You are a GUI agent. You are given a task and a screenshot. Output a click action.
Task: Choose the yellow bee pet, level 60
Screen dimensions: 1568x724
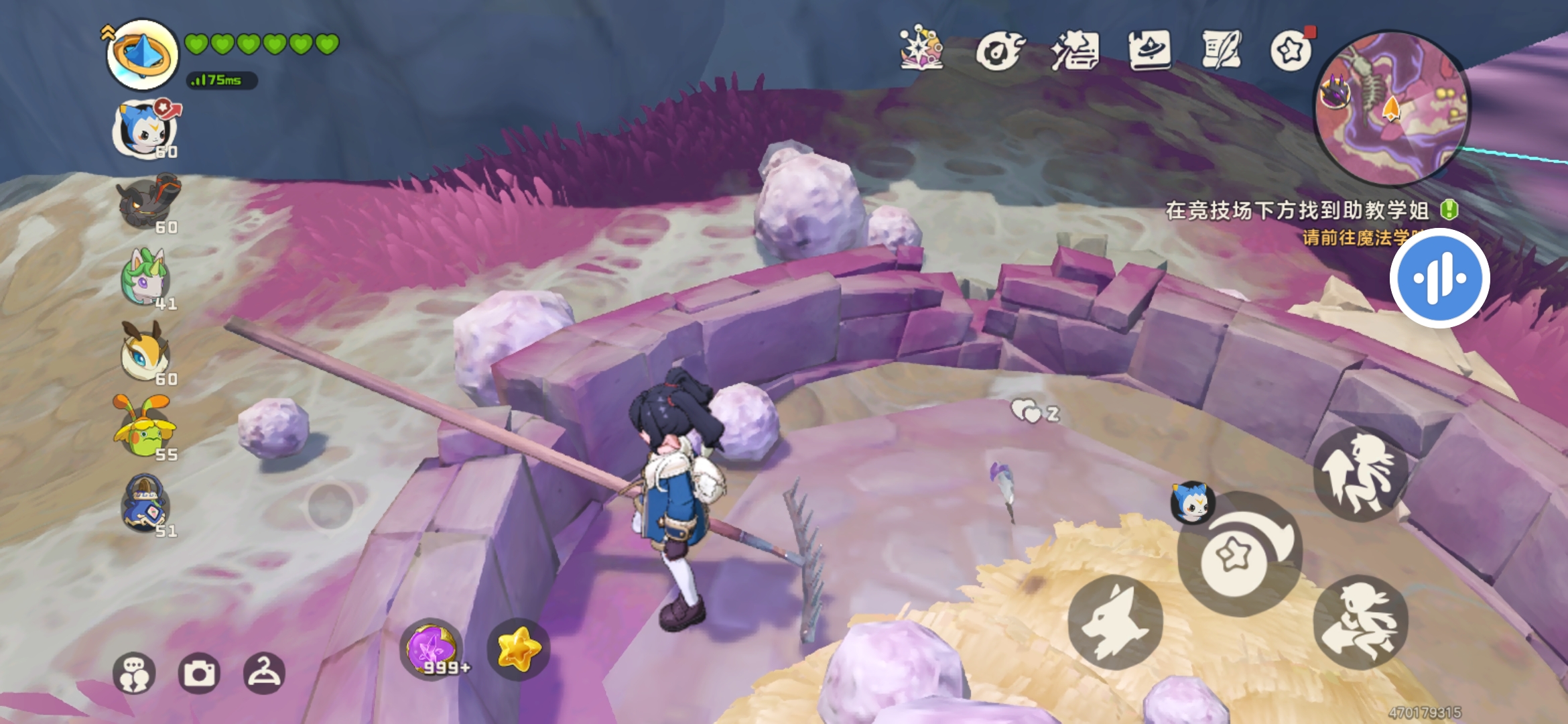click(145, 353)
